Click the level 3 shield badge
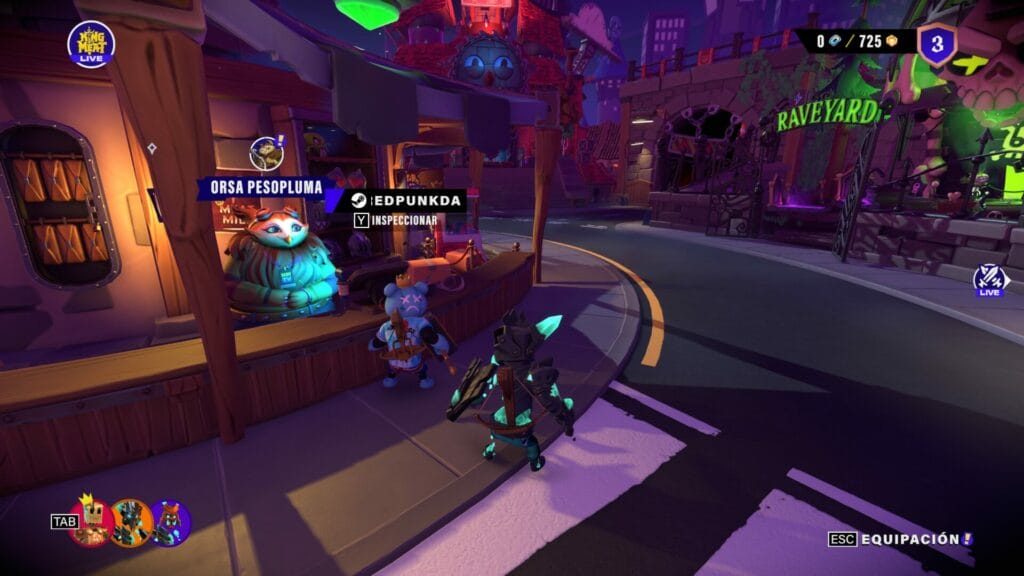Viewport: 1024px width, 576px height. pos(937,44)
